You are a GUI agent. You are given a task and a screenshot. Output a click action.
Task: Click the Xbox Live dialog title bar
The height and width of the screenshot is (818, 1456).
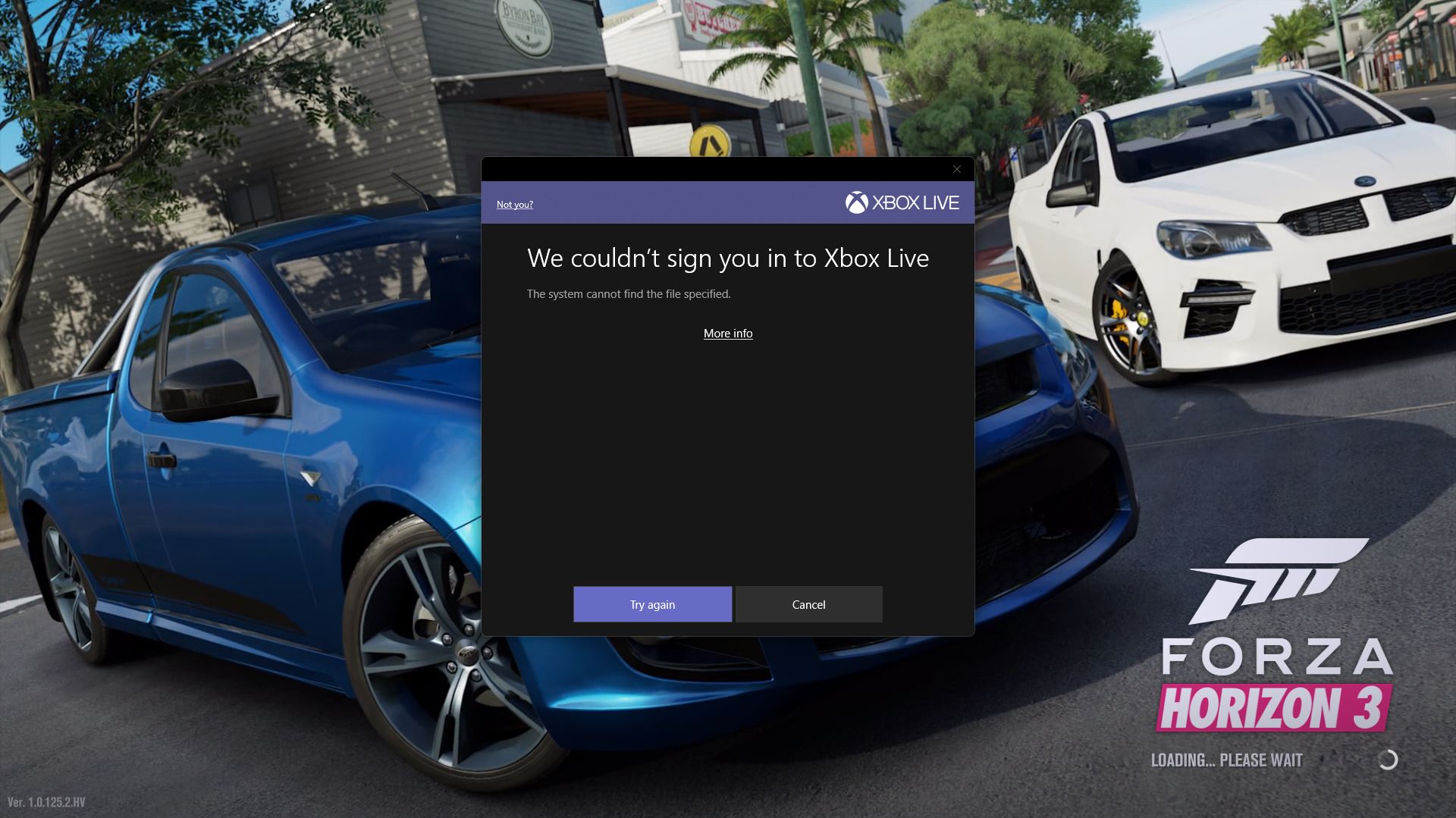coord(728,202)
